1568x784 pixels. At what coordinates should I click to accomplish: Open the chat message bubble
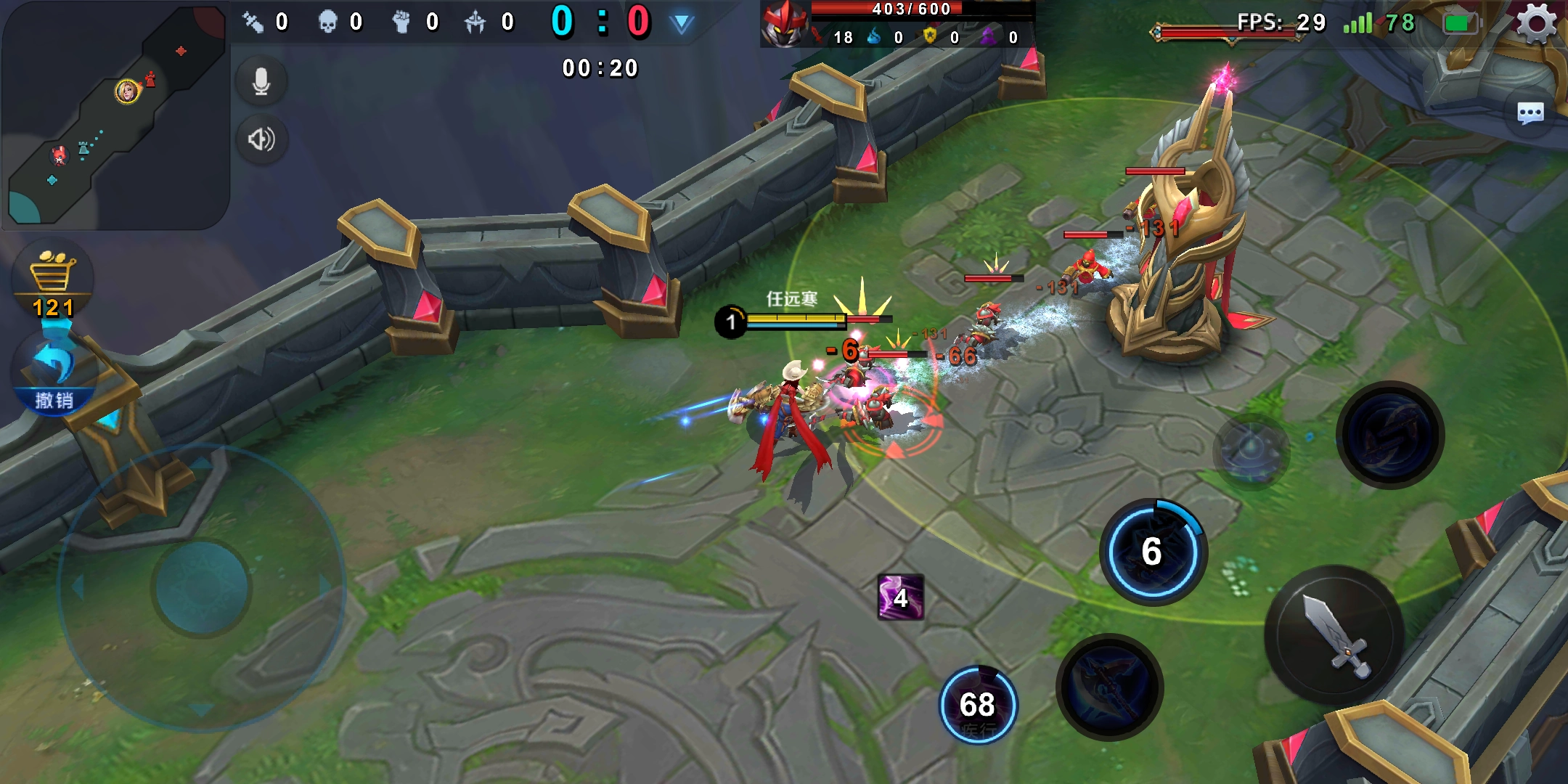click(1530, 113)
